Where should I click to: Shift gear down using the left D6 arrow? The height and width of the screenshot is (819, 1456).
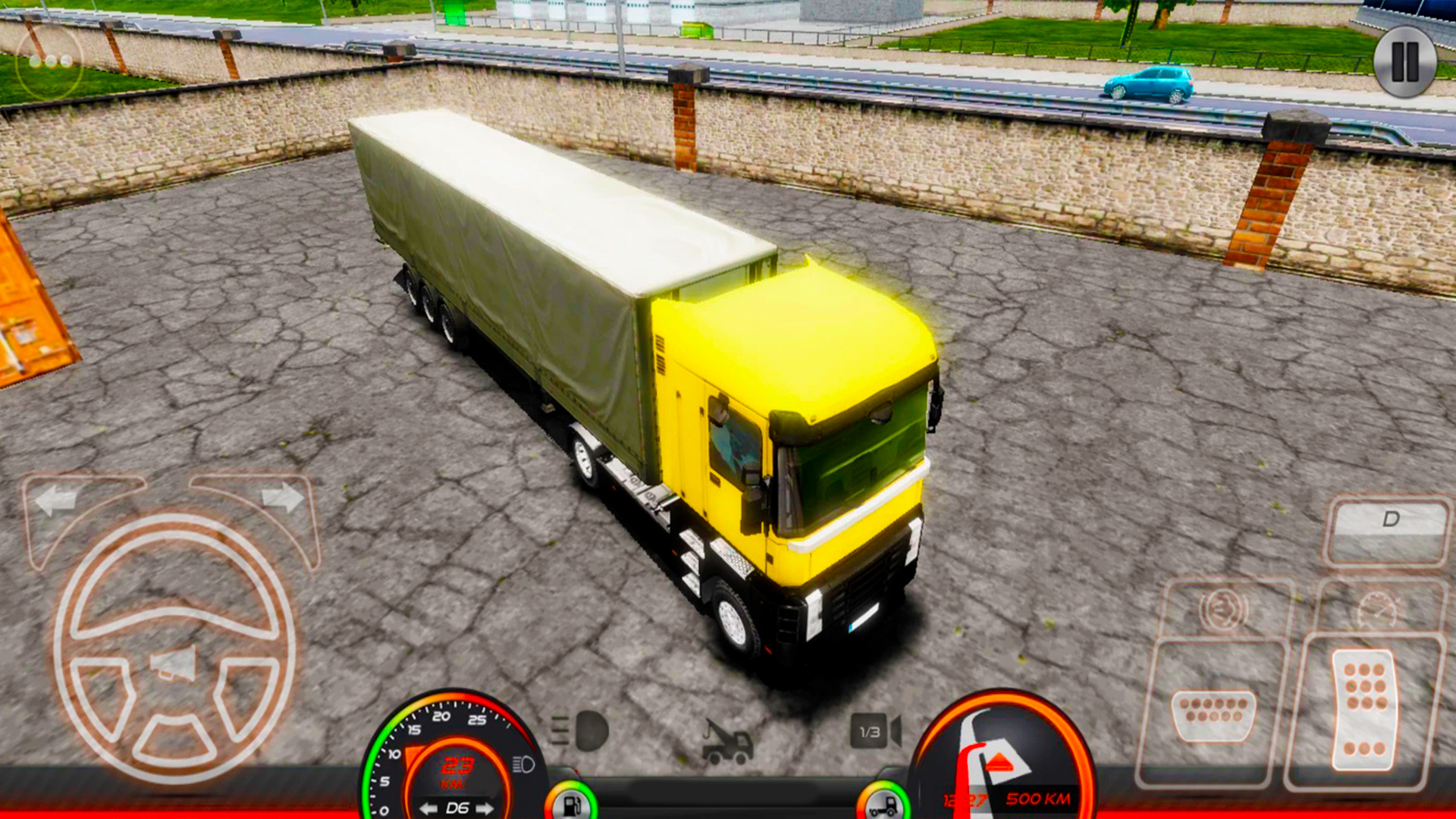click(x=427, y=808)
